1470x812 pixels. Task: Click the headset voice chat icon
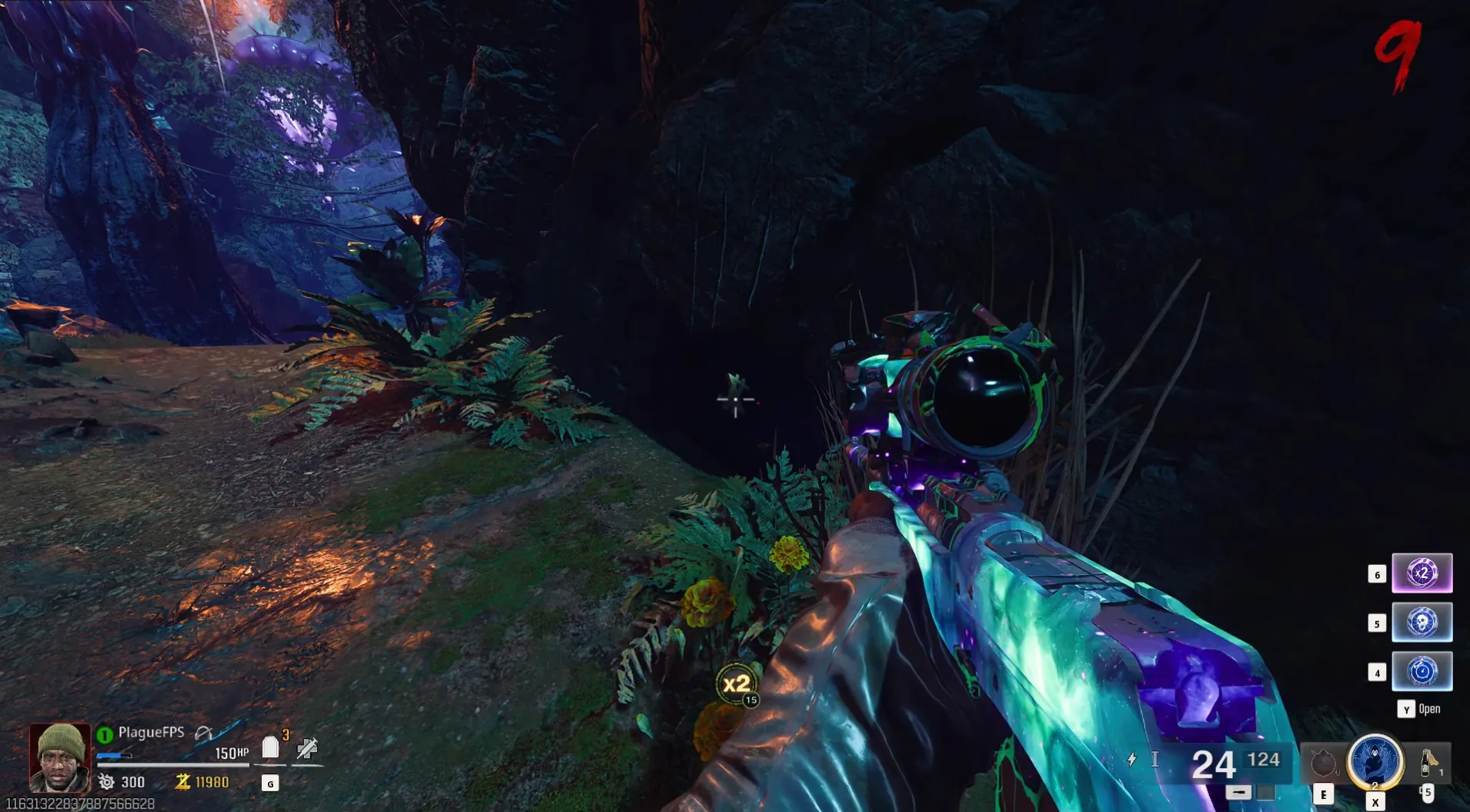203,733
